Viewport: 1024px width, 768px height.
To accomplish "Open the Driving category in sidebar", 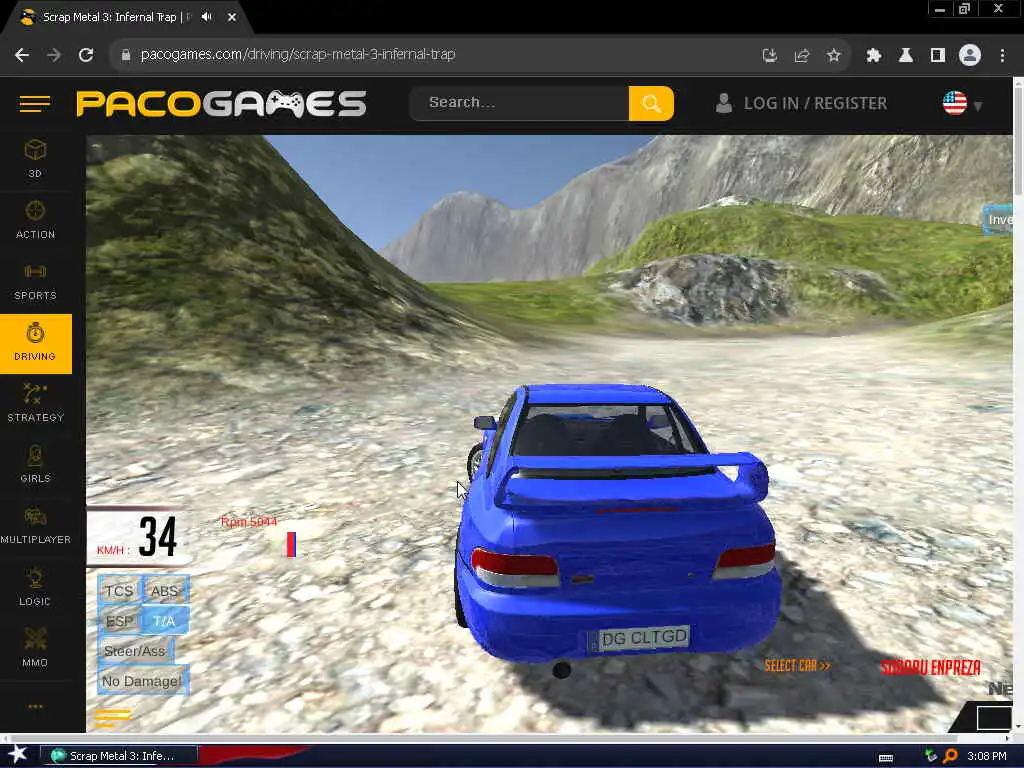I will point(35,343).
